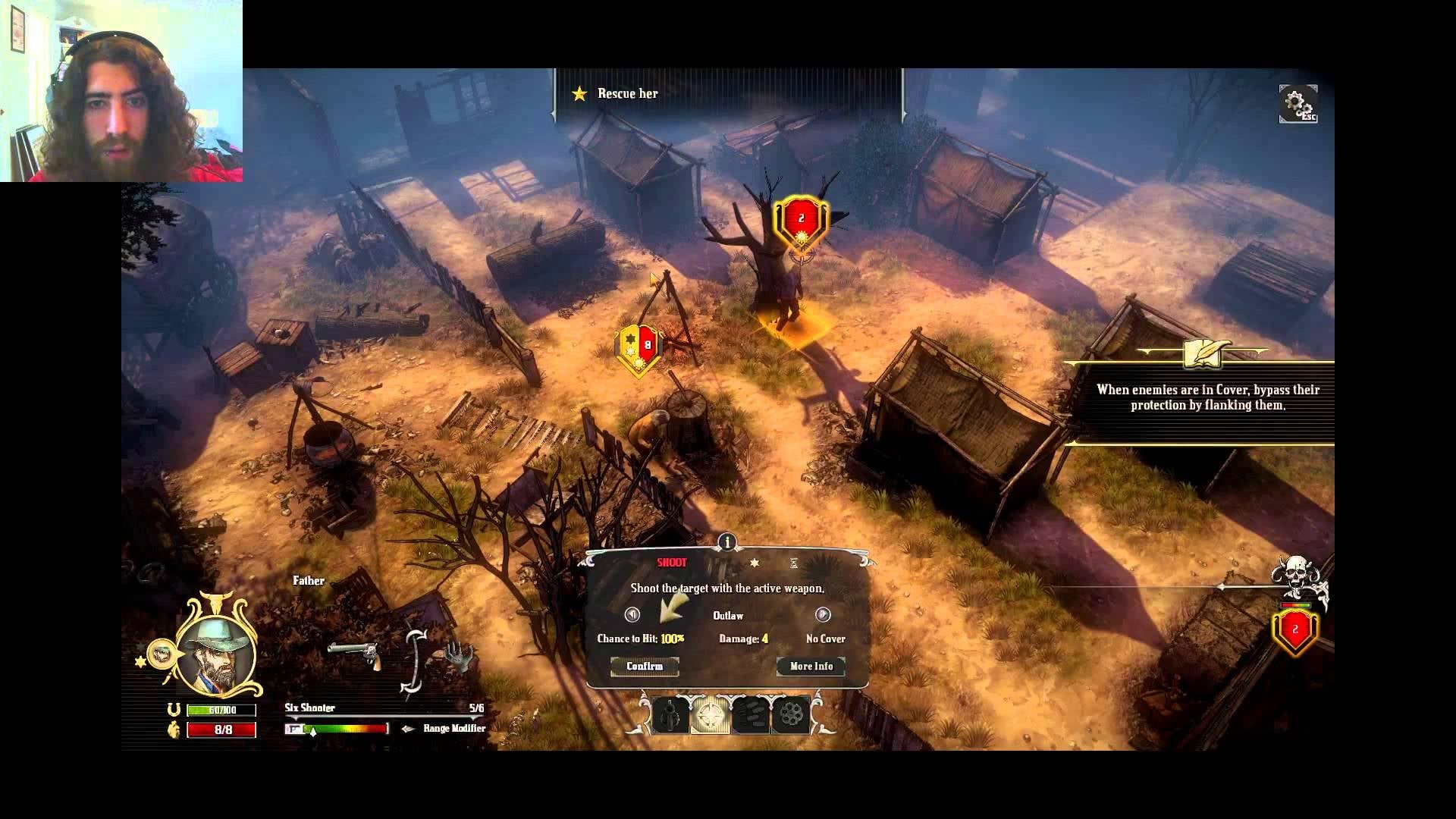Click the small companion bubble beside the portrait
The height and width of the screenshot is (819, 1456).
[160, 654]
